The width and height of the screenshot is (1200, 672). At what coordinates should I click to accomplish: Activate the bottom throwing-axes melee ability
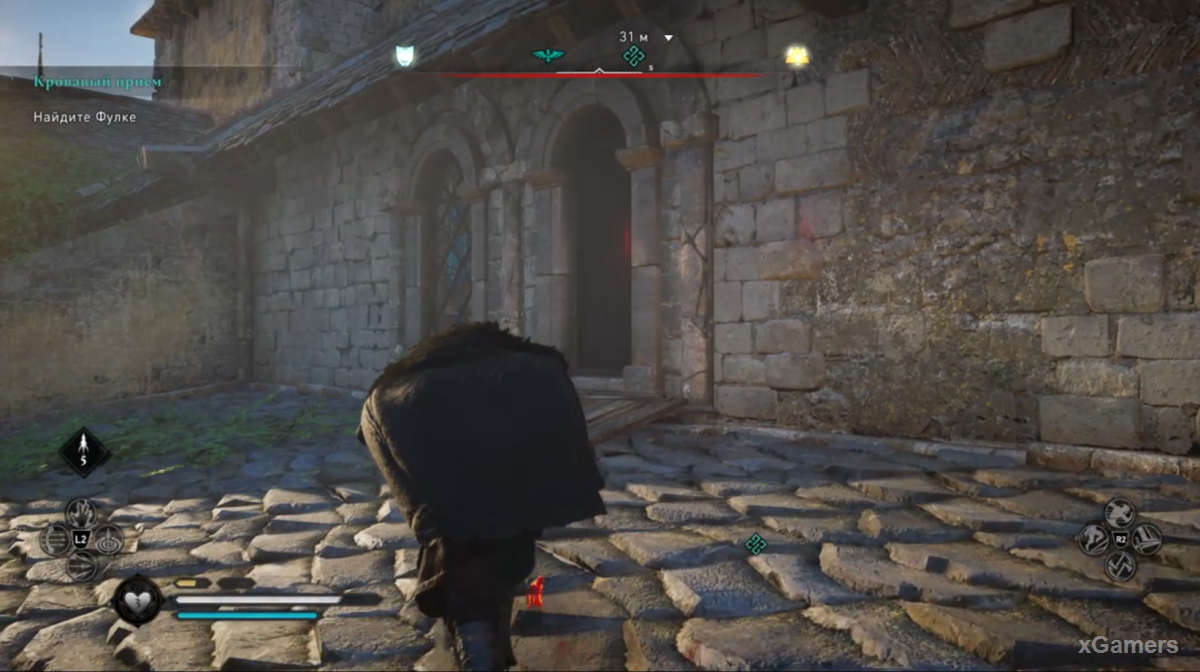[1120, 567]
